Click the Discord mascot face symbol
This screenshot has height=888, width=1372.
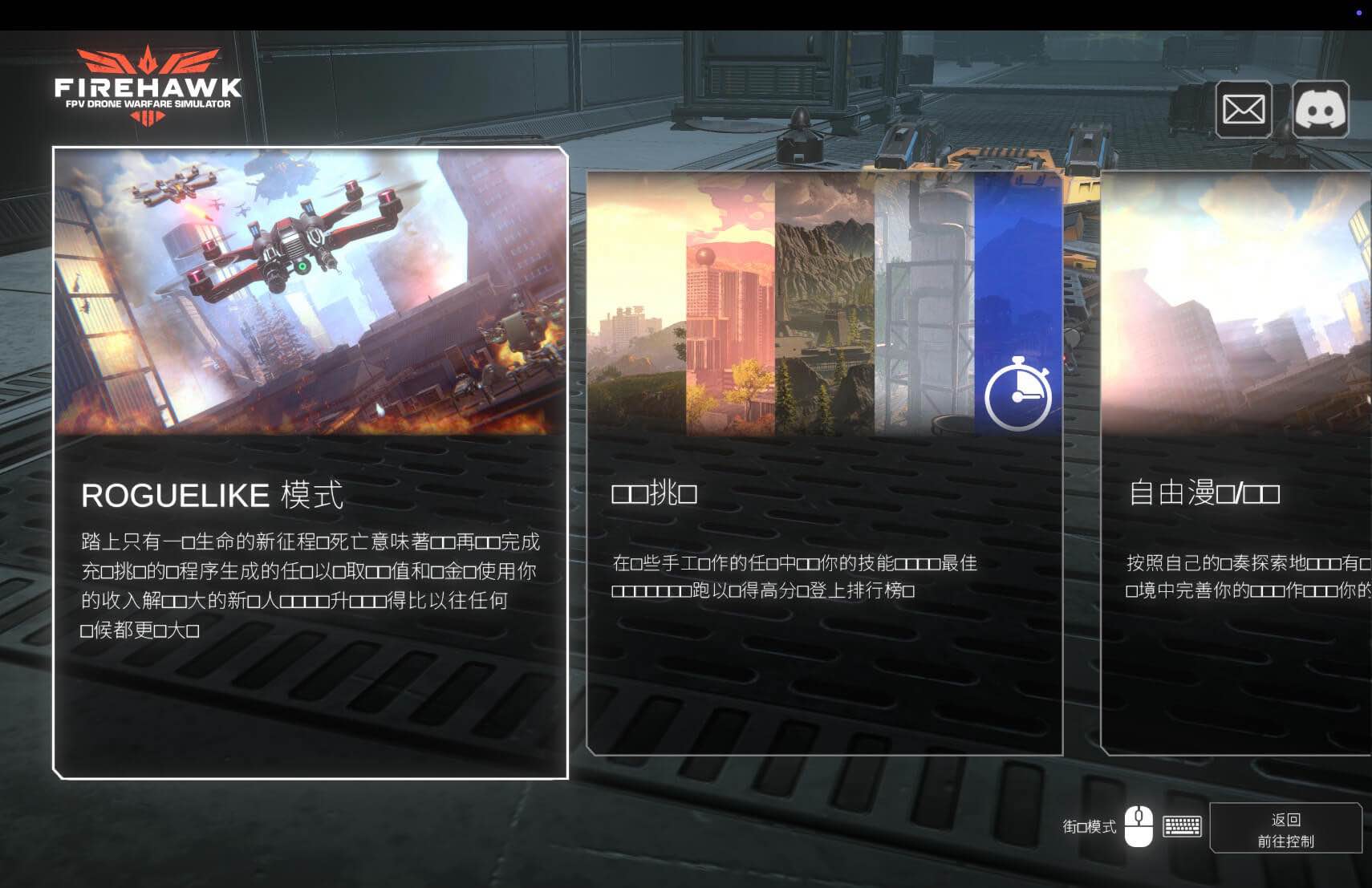(1320, 110)
